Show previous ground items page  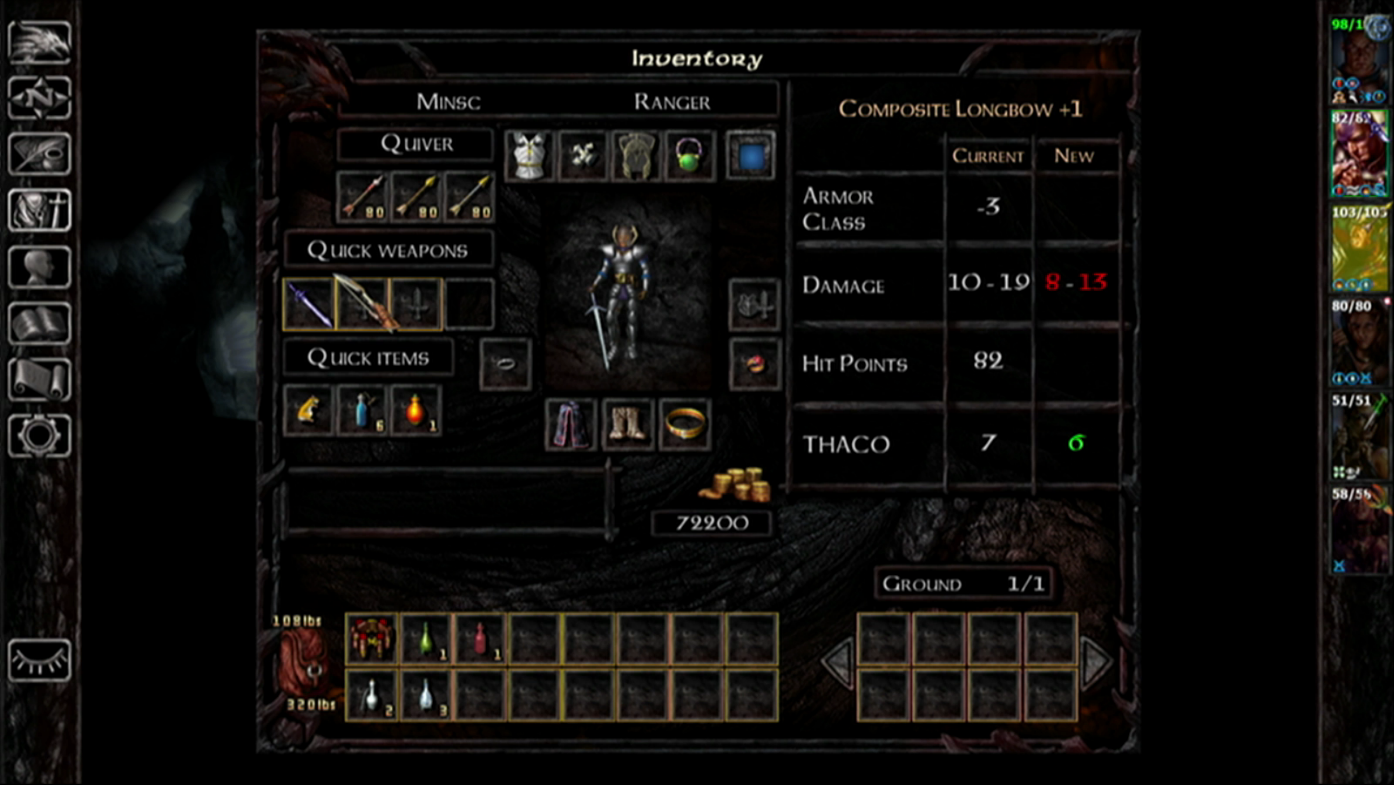tap(838, 663)
